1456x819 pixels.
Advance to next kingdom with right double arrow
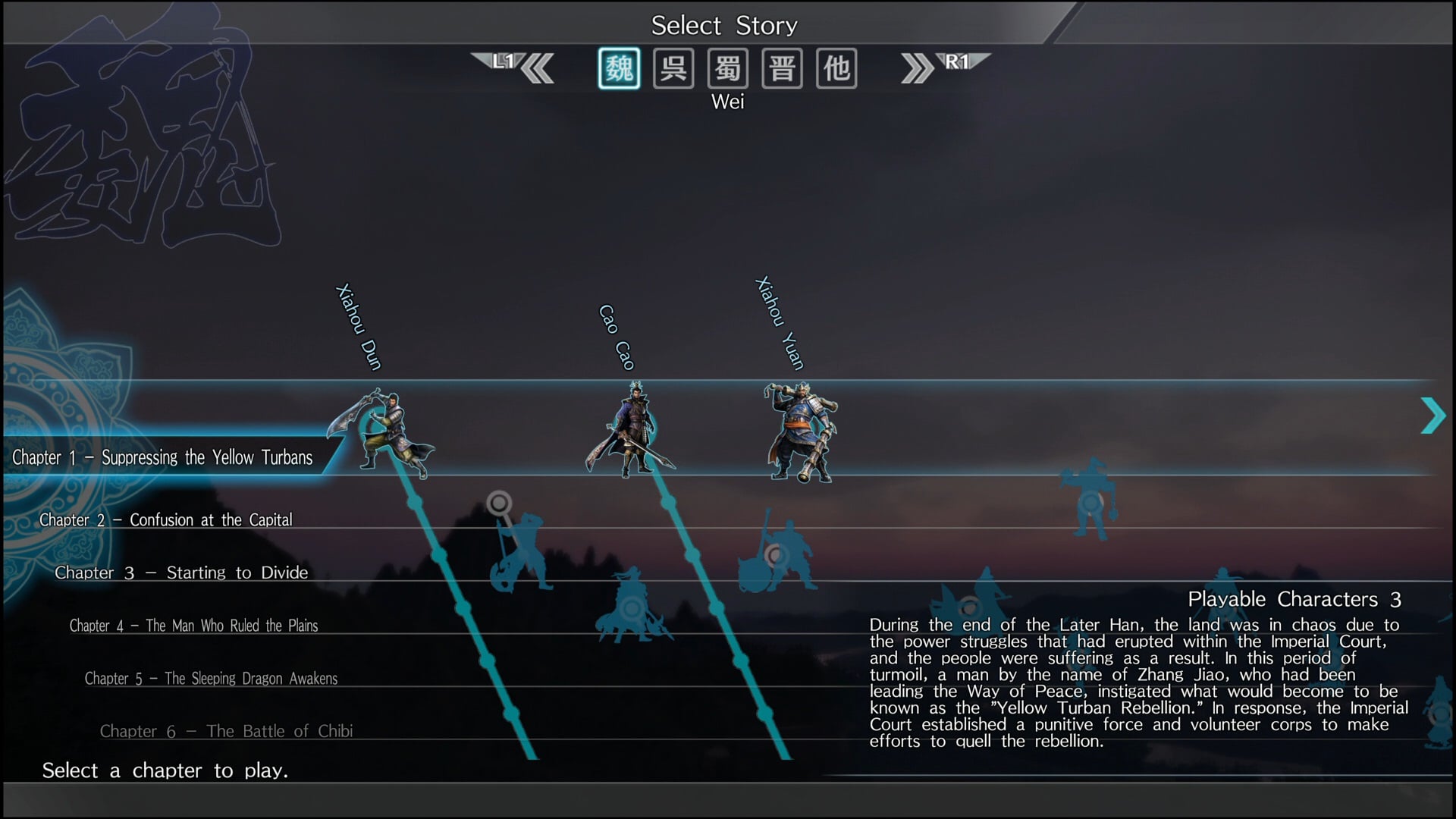[x=918, y=69]
